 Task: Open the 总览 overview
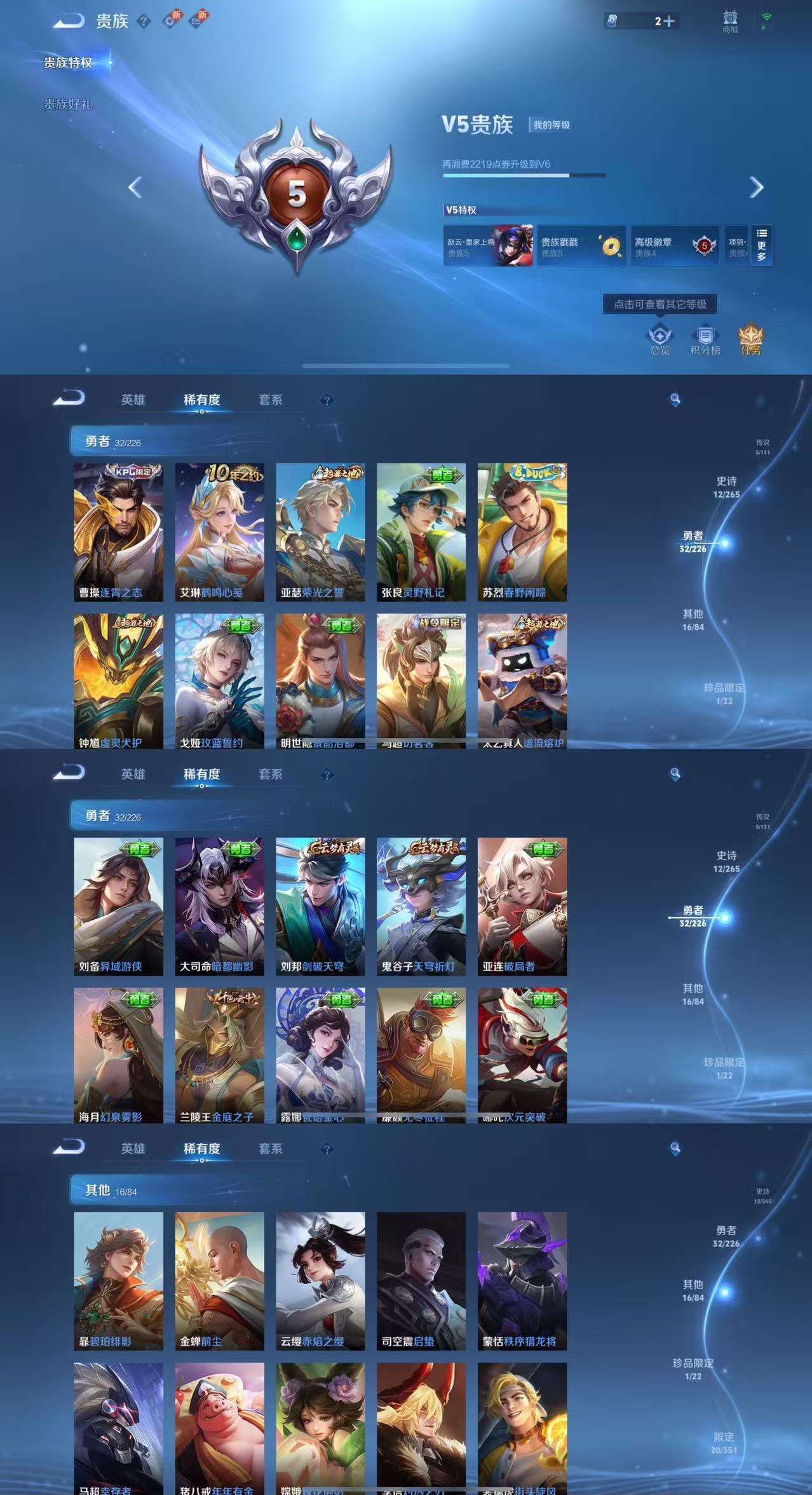[x=660, y=339]
